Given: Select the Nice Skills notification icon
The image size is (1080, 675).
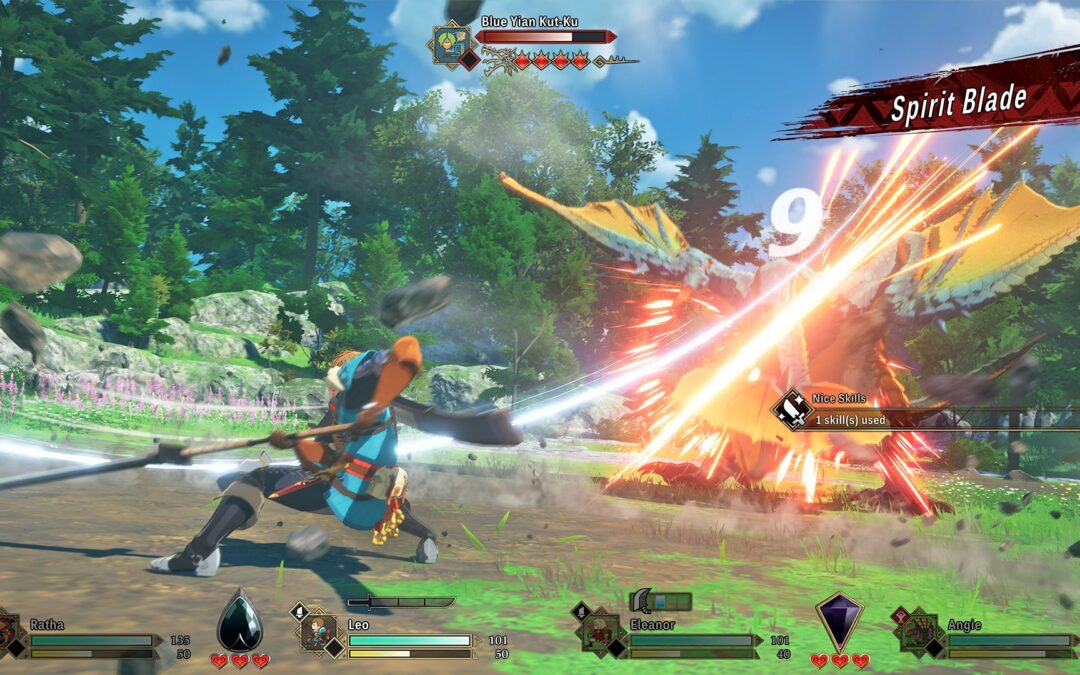Looking at the screenshot, I should coord(793,409).
